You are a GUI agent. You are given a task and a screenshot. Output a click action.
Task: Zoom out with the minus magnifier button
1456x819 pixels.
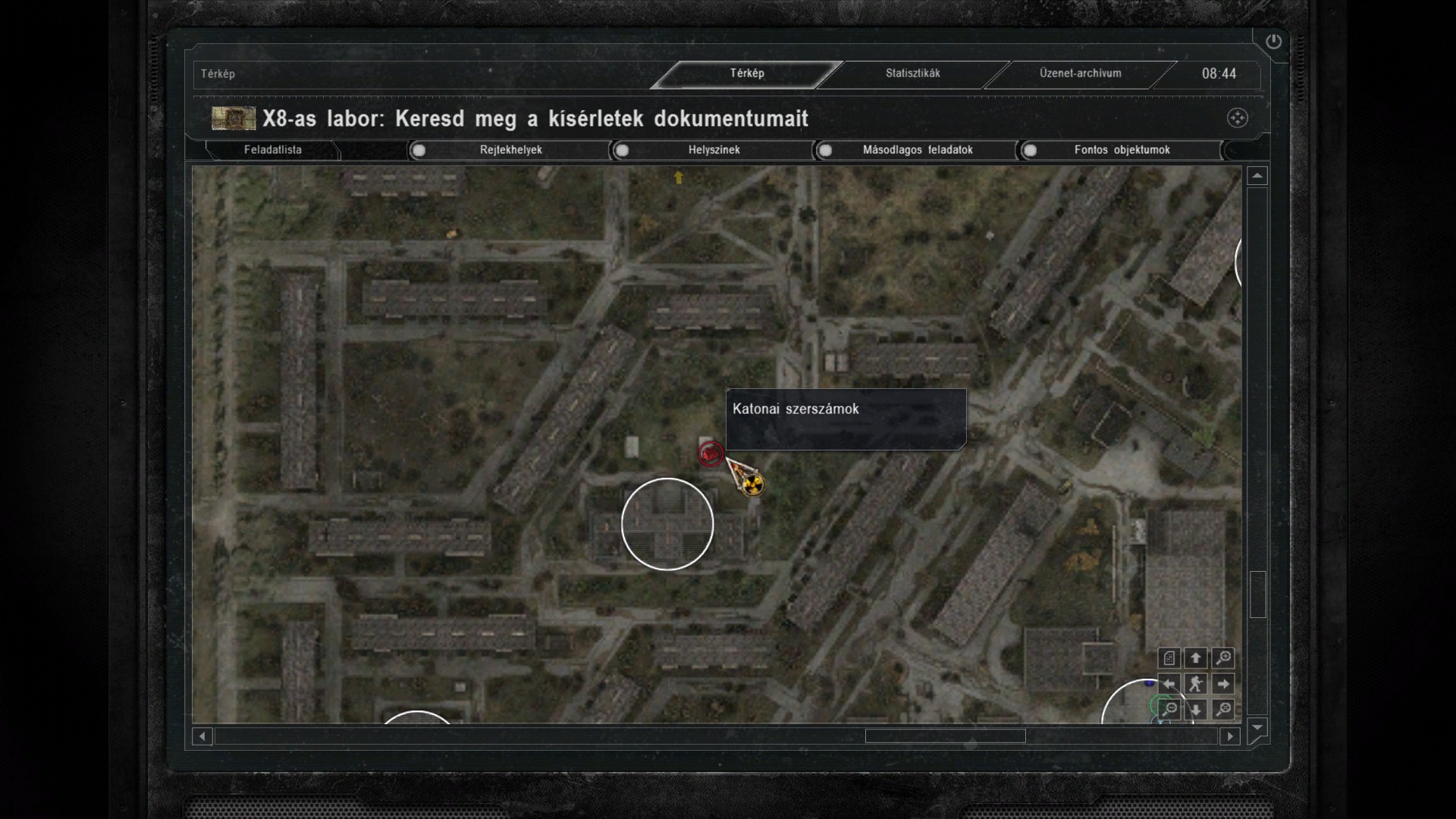(x=1169, y=710)
